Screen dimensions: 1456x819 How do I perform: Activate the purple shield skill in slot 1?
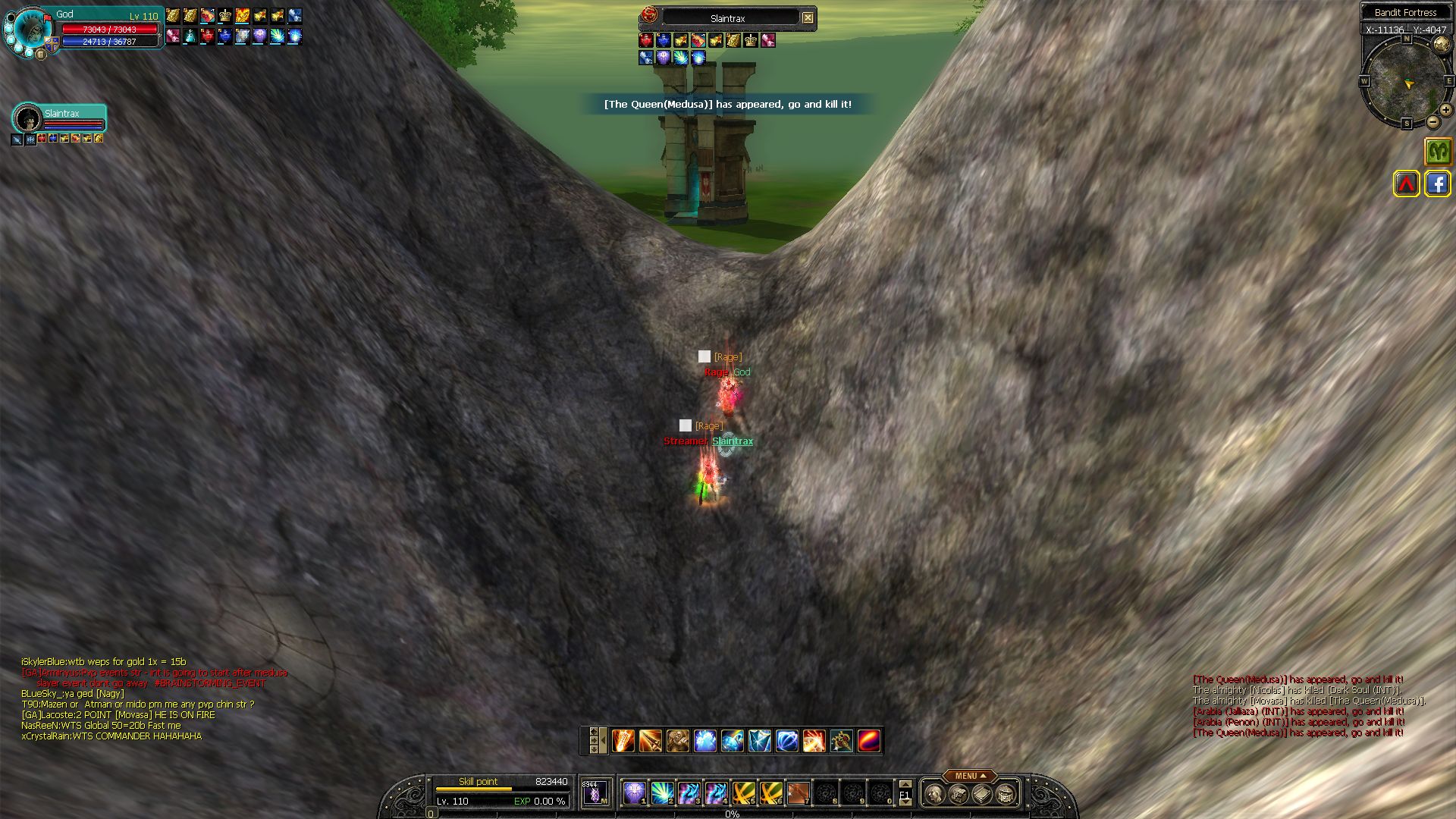click(x=635, y=793)
